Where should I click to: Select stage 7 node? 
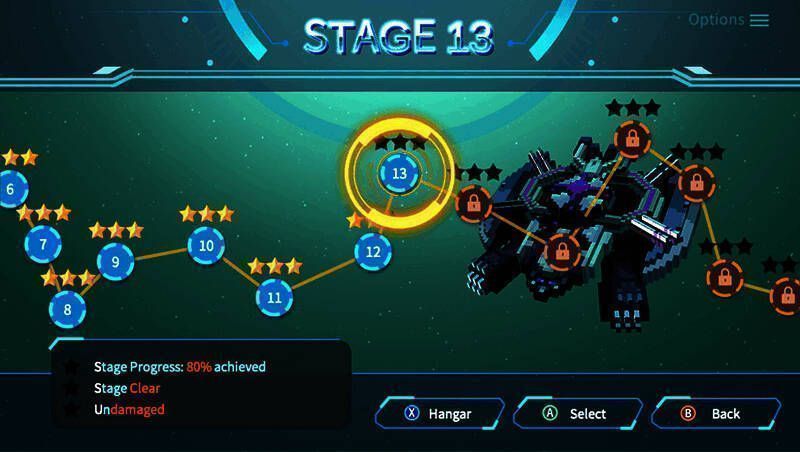tap(43, 243)
